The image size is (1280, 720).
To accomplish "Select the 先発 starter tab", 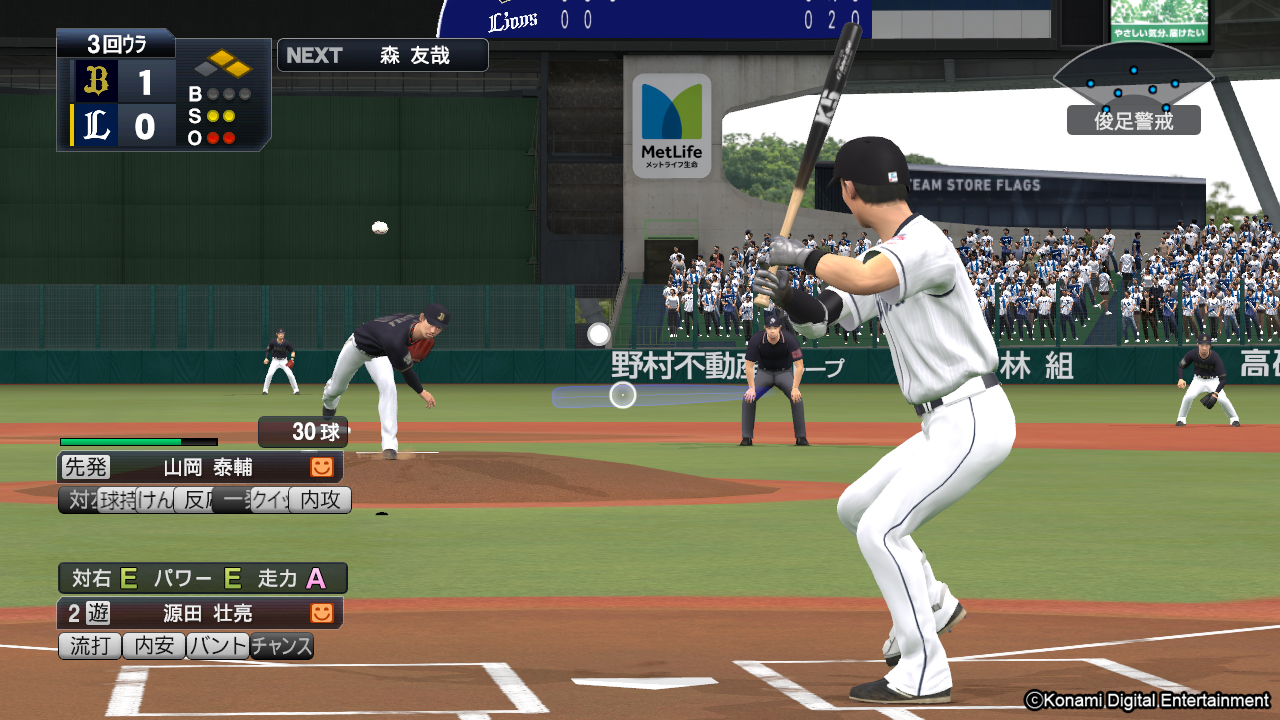I will point(86,467).
